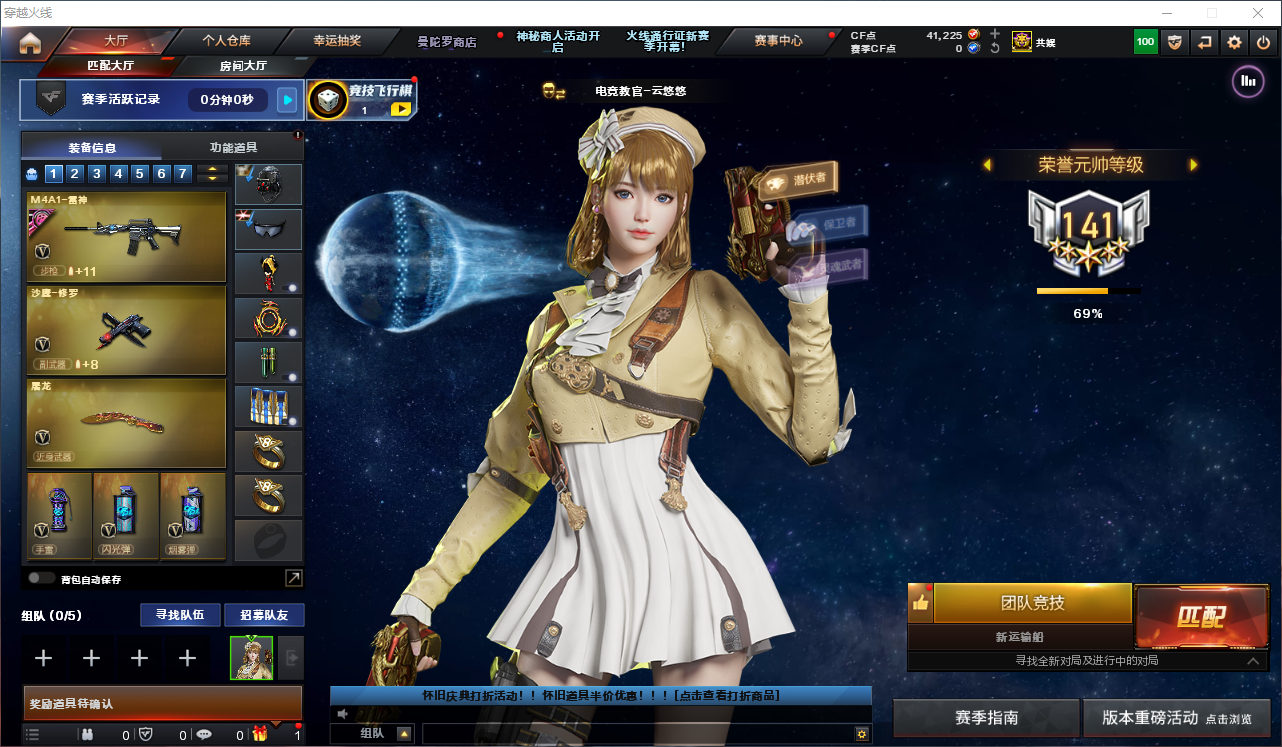Click the home icon button
Image resolution: width=1282 pixels, height=747 pixels.
click(30, 43)
